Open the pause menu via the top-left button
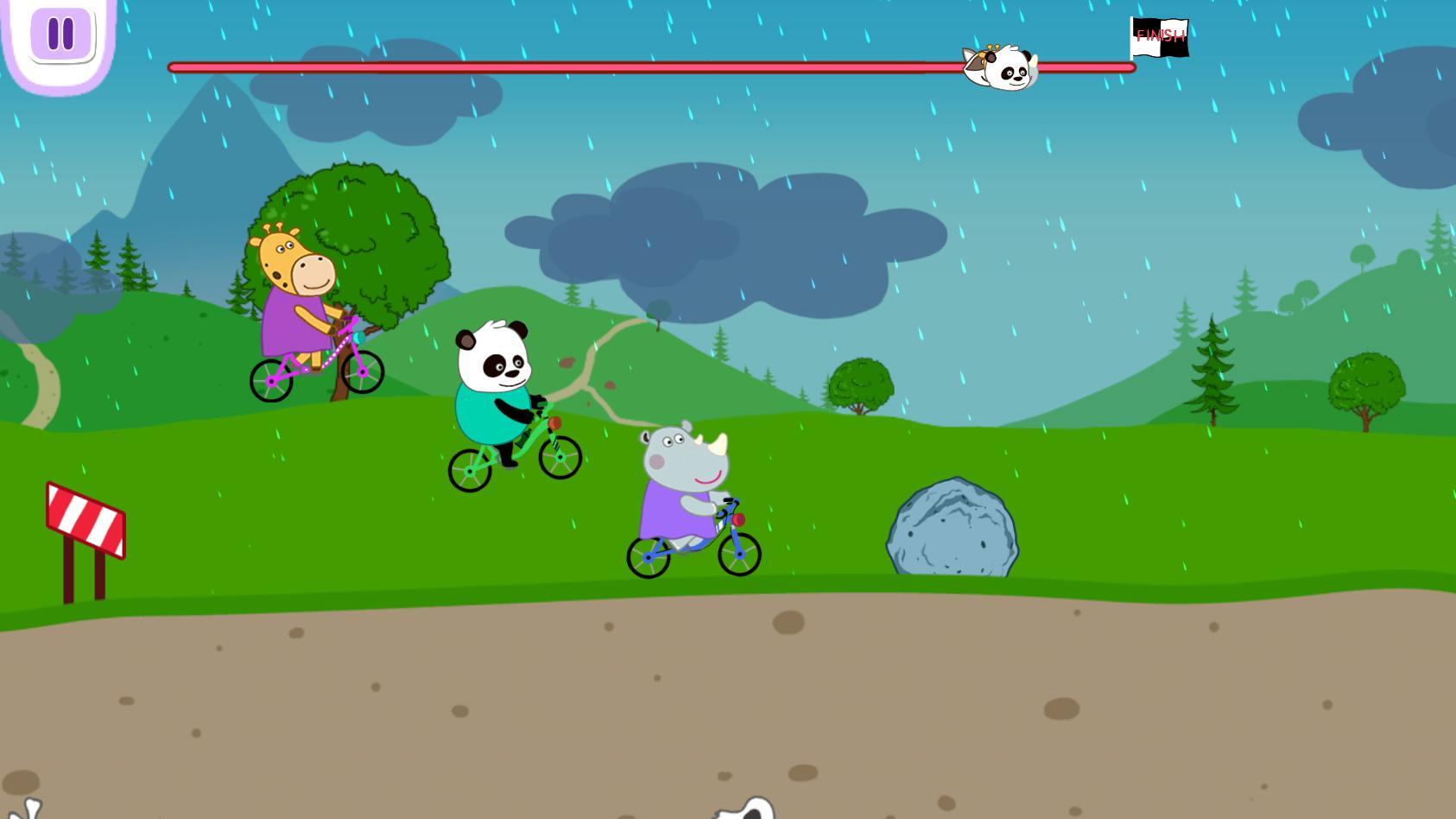 coord(59,34)
